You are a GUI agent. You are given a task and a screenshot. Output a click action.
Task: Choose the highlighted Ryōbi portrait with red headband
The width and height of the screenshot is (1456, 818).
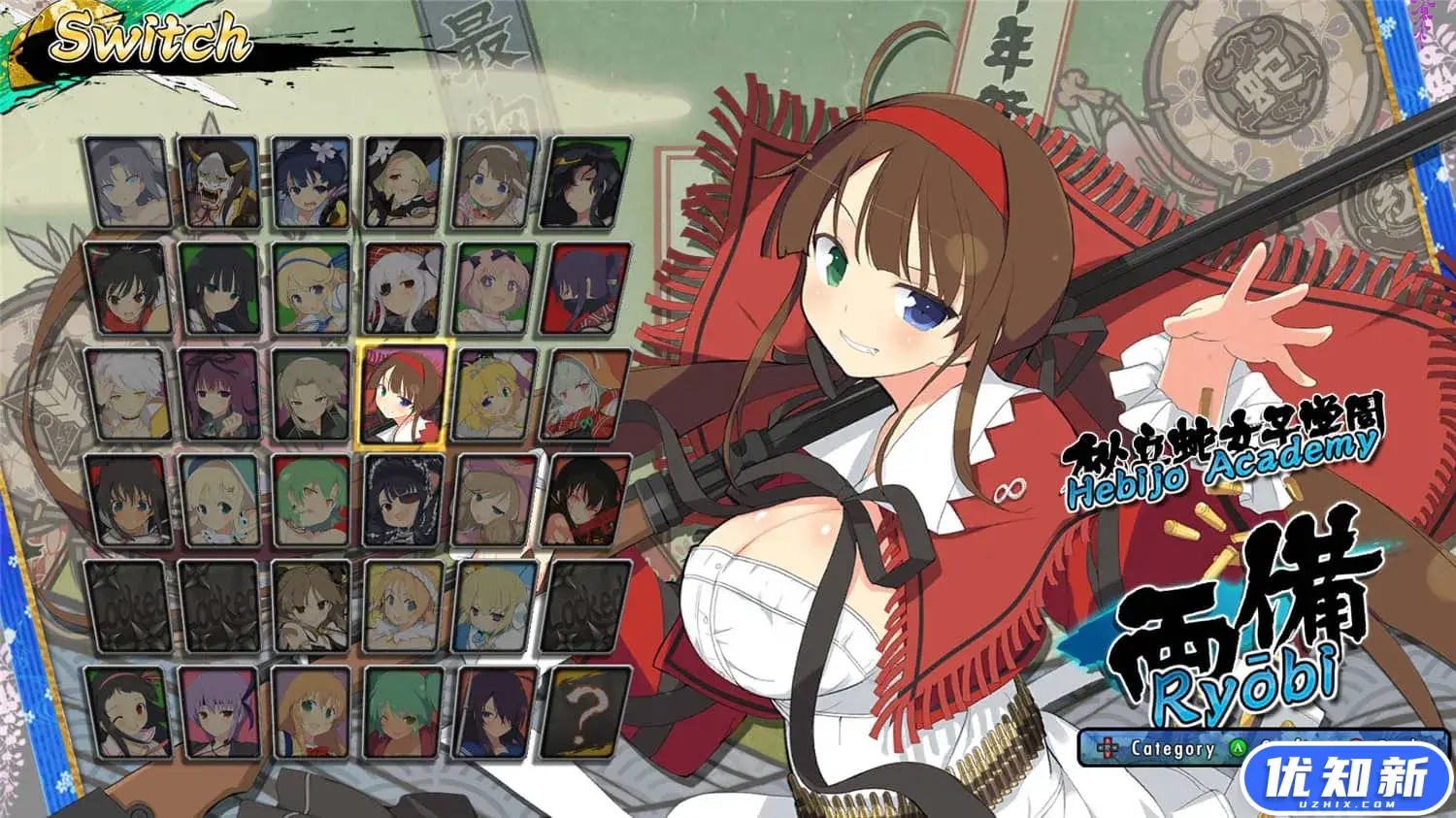tap(405, 394)
